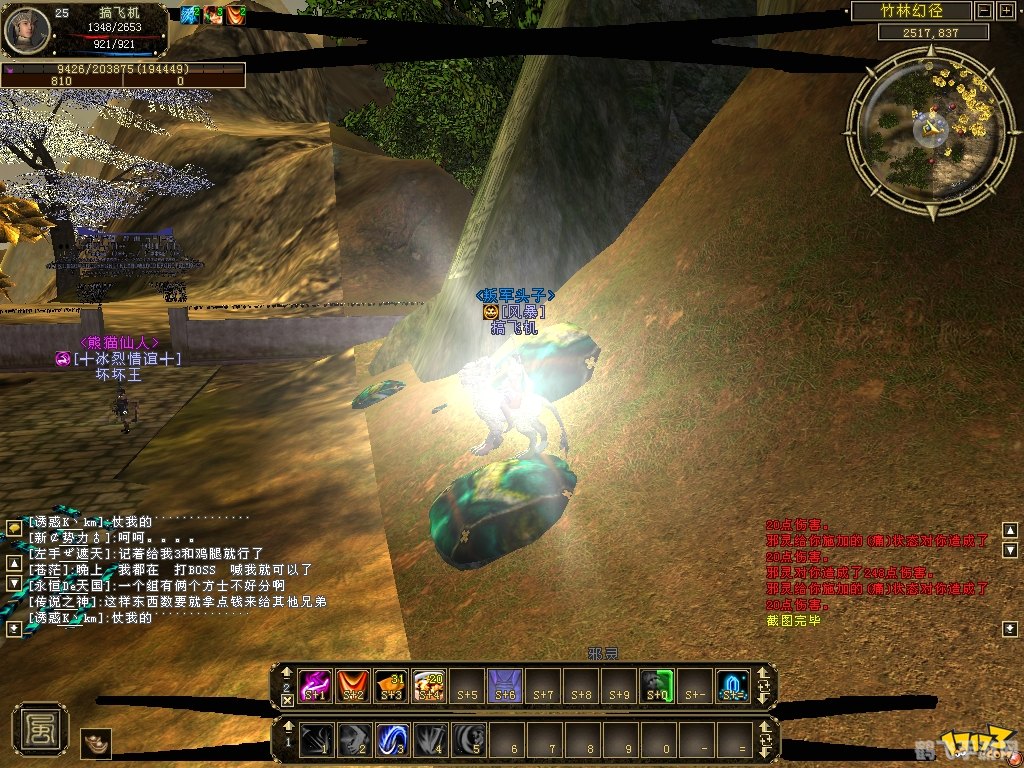Use the face profile skill in slot 2

click(x=355, y=740)
